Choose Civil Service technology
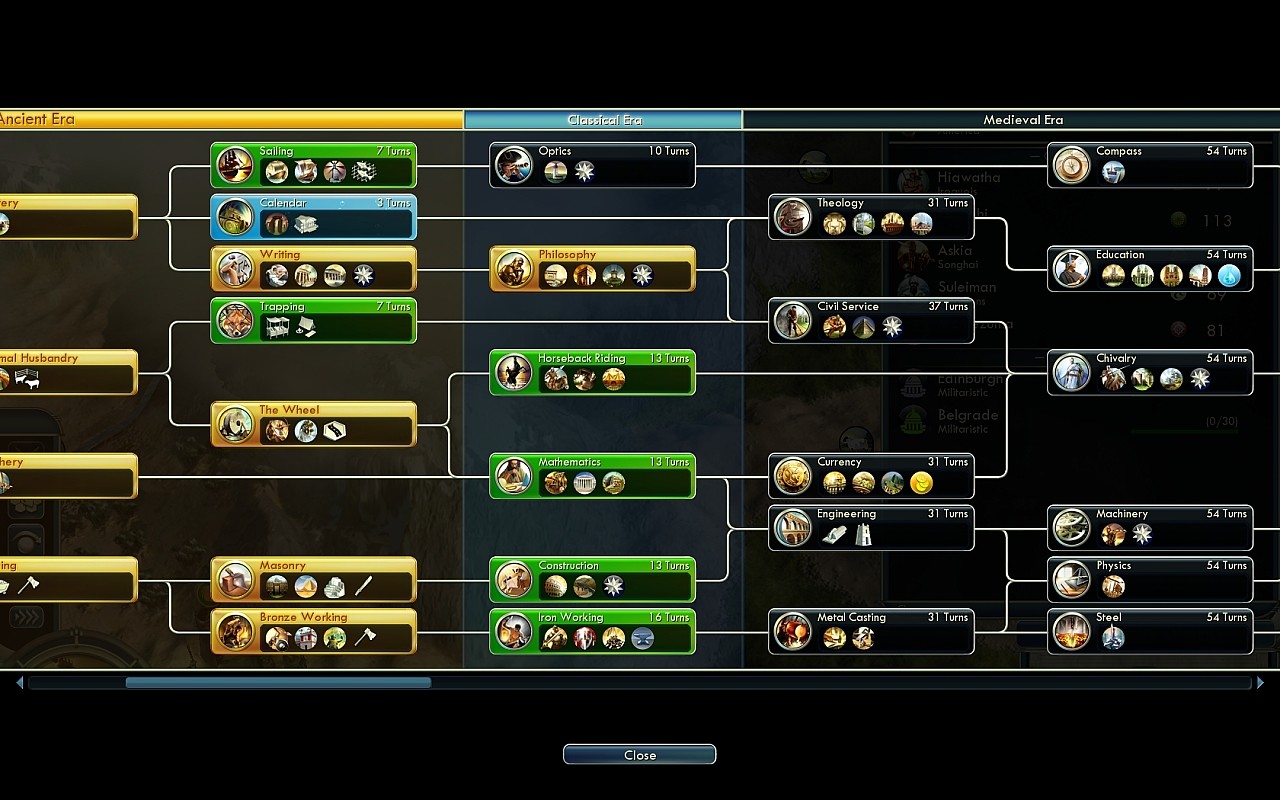The image size is (1280, 800). (x=871, y=321)
